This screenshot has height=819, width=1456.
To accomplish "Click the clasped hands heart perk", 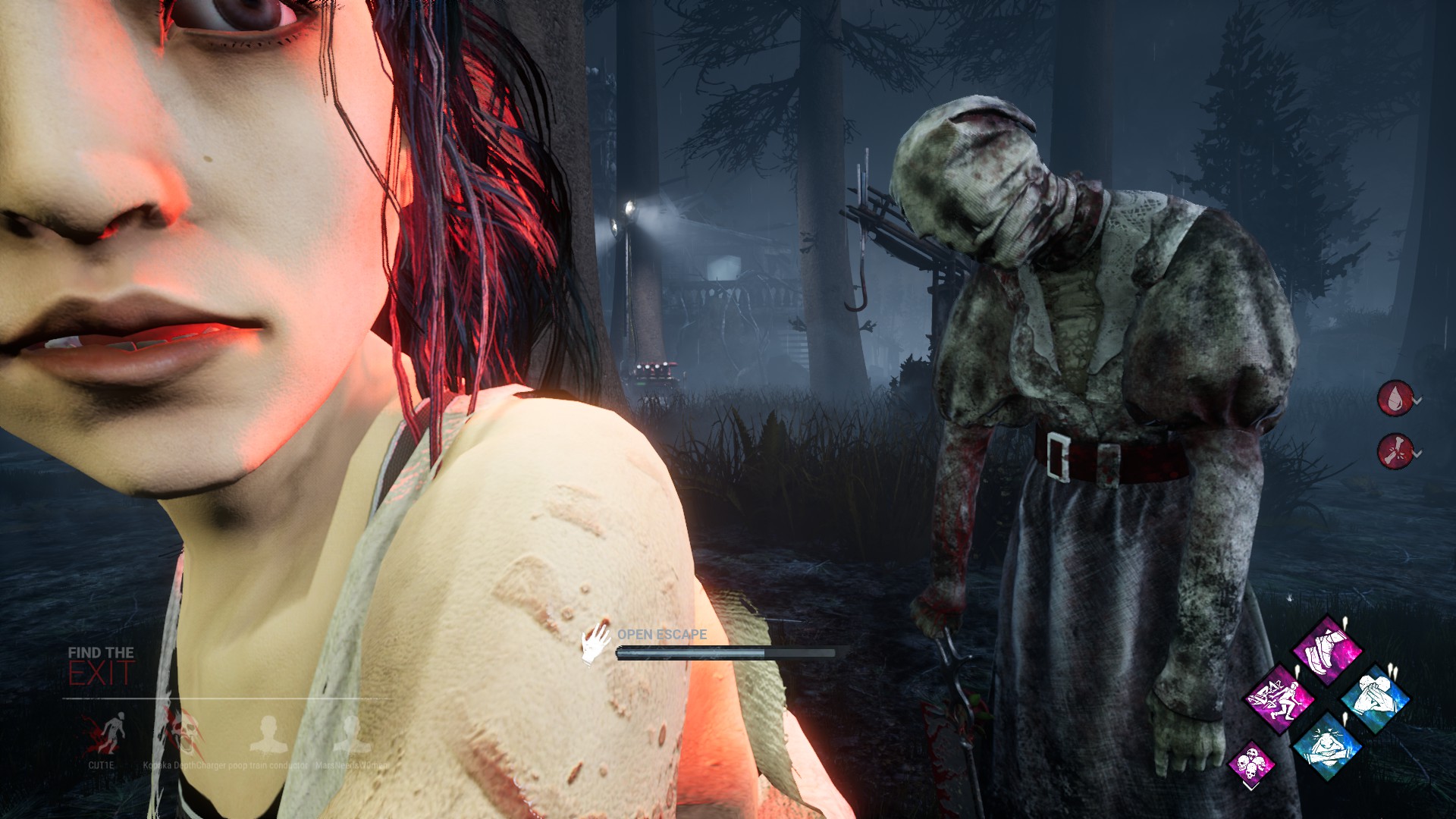I will pyautogui.click(x=1374, y=698).
